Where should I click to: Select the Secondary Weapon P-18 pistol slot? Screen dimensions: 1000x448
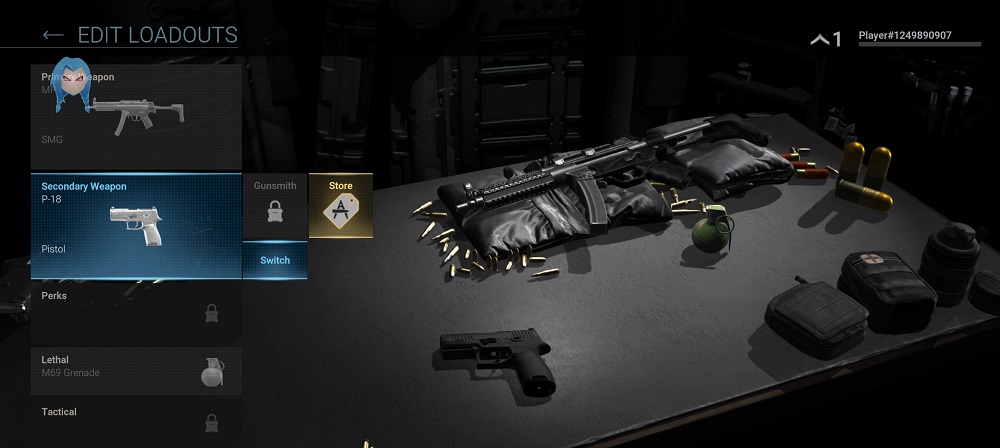pyautogui.click(x=136, y=226)
